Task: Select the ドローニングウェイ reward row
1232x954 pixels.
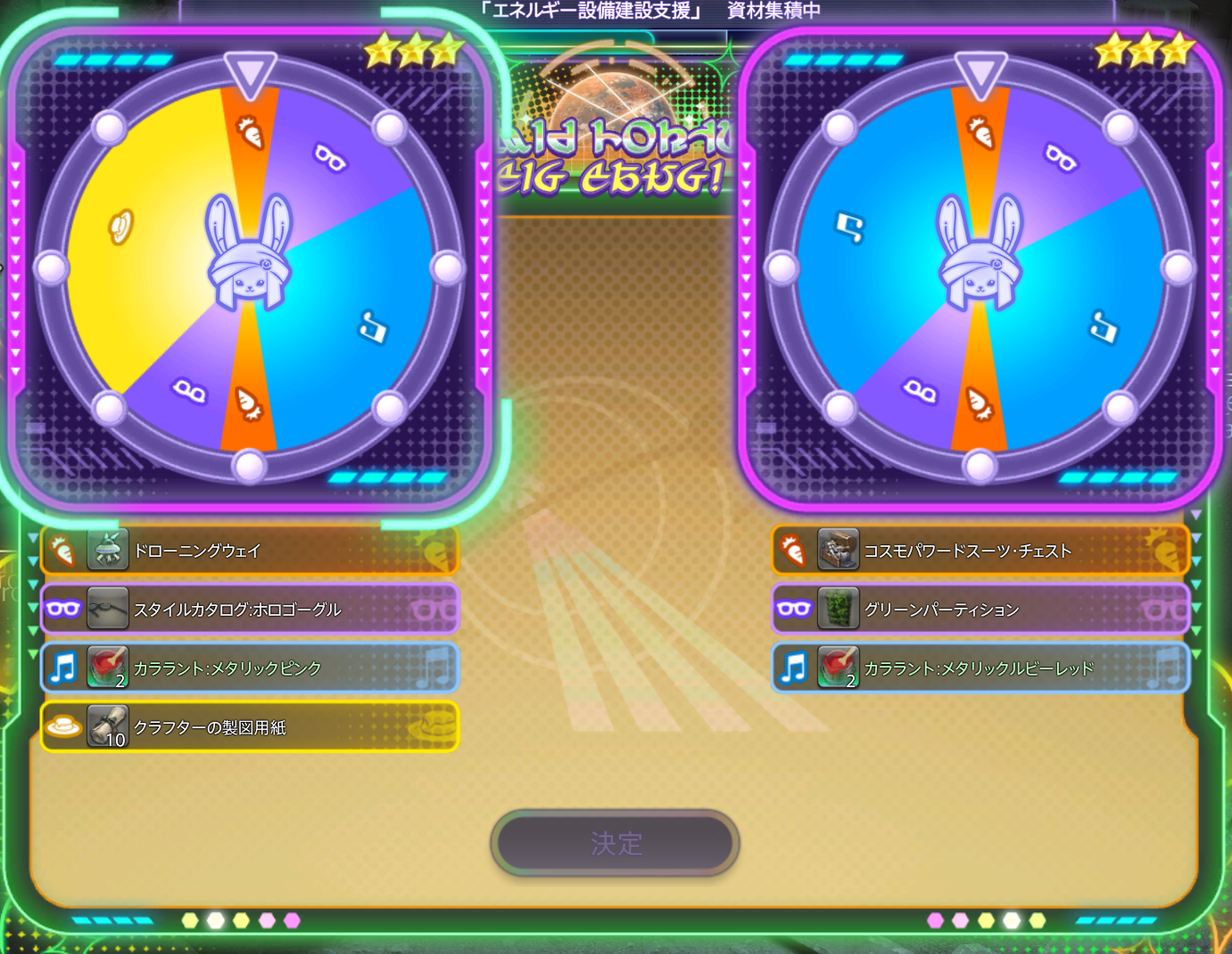Action: click(250, 551)
